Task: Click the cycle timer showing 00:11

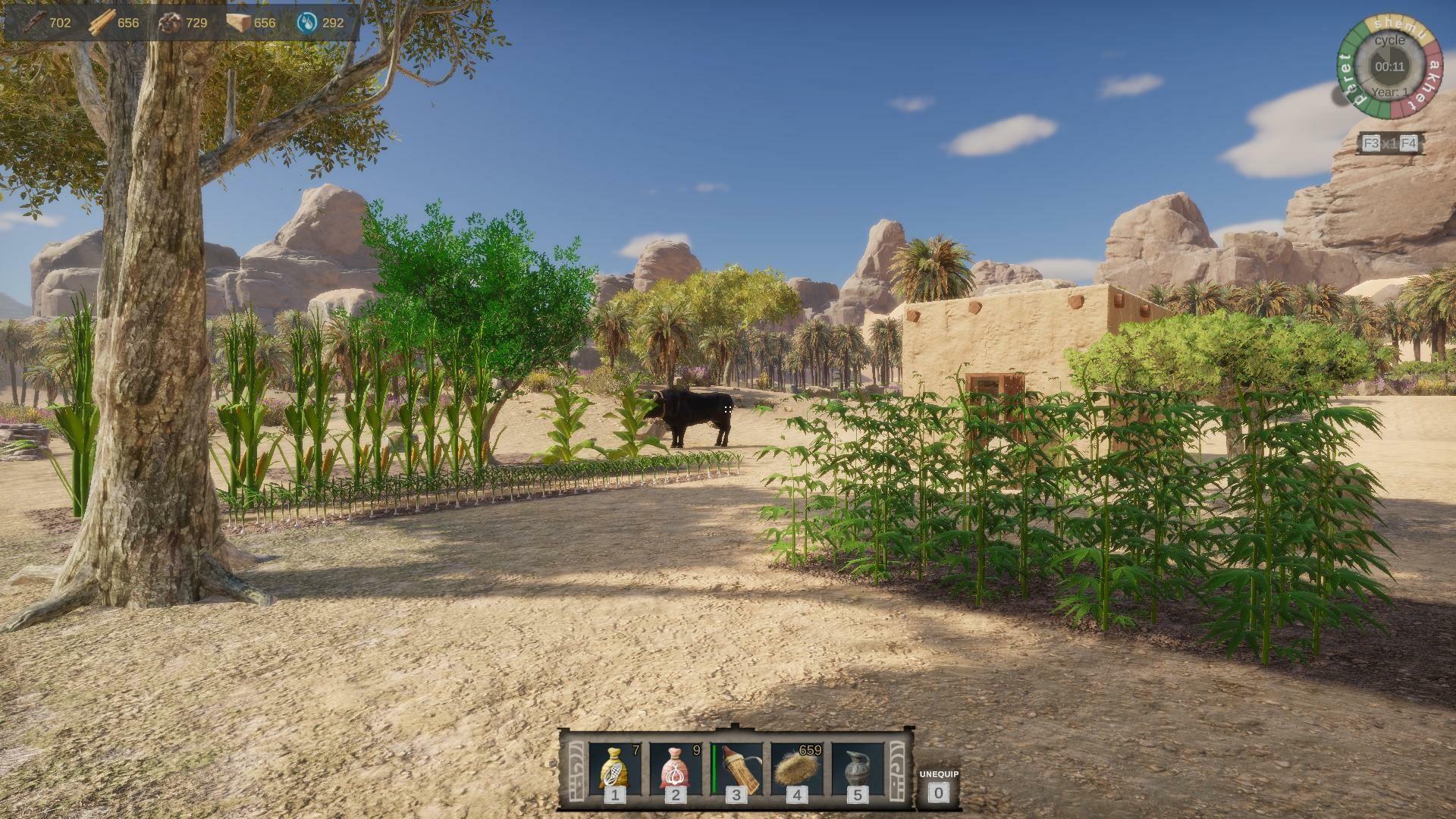Action: click(x=1391, y=67)
